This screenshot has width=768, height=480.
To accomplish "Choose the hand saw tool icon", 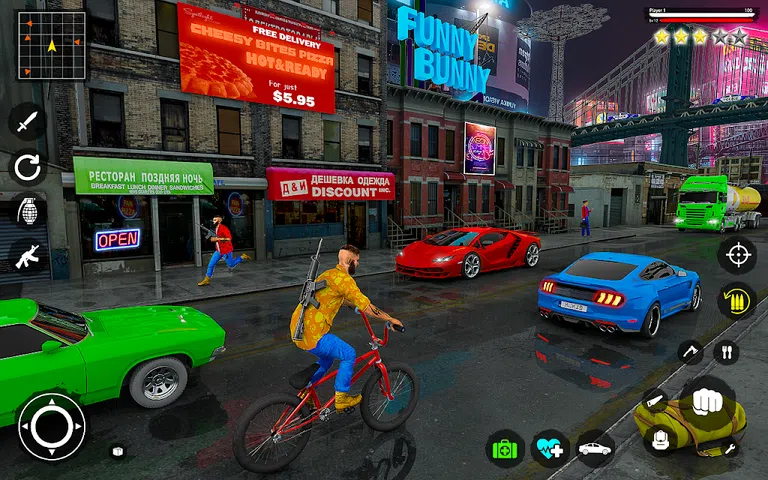I will 653,399.
